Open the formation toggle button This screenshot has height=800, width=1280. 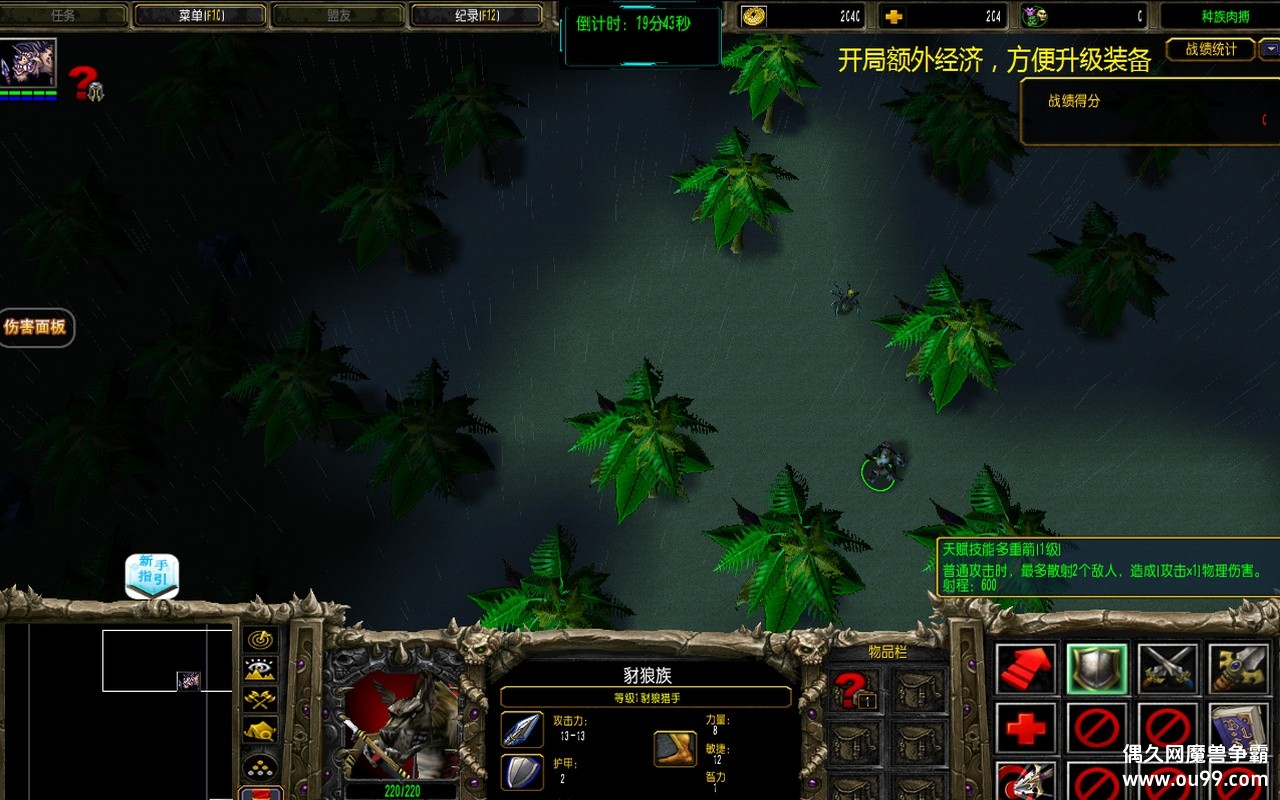point(260,768)
